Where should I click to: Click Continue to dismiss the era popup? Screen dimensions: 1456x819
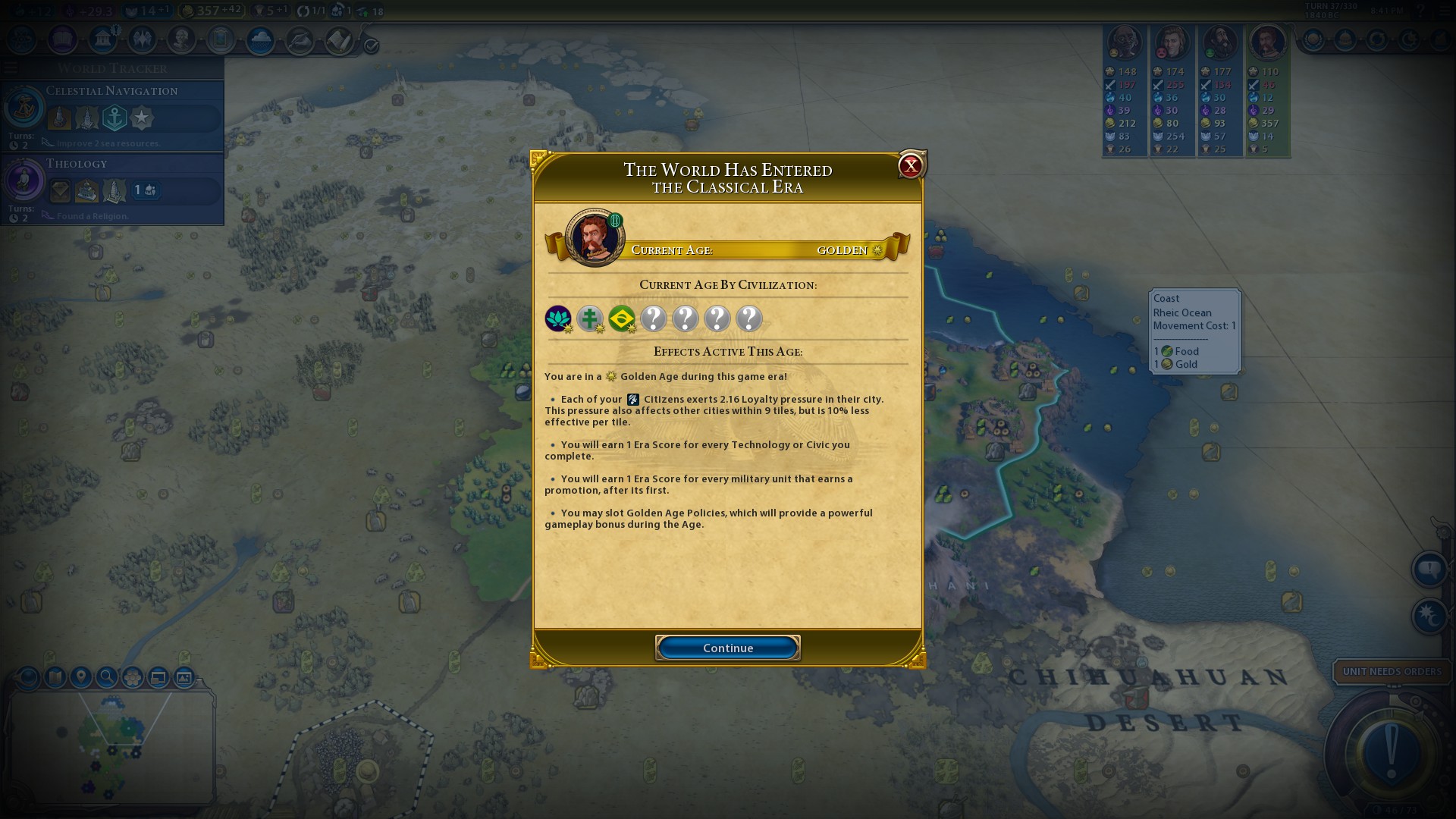[x=727, y=648]
